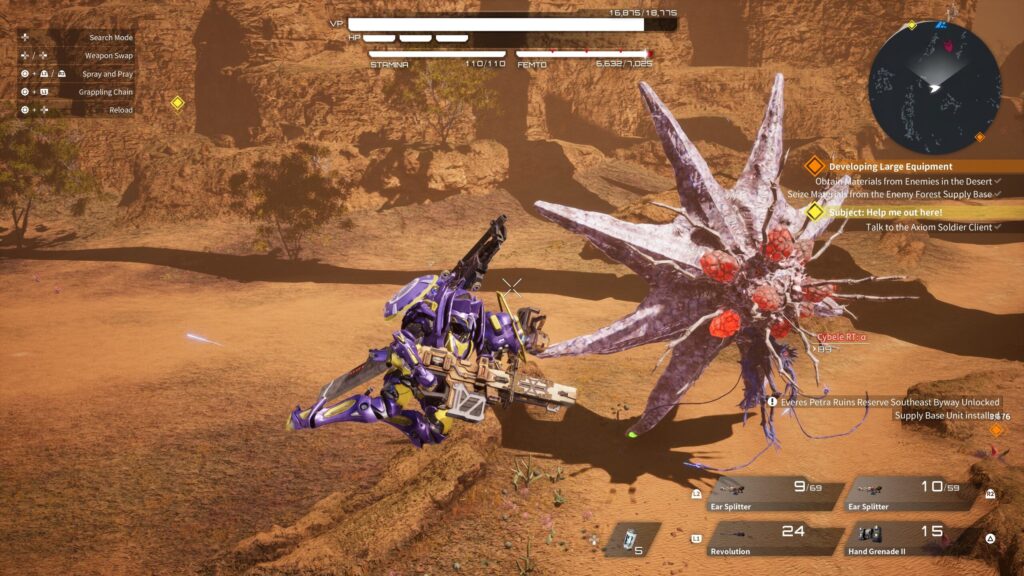
Task: Select the "Subject: Help me out here!" quest
Action: pyautogui.click(x=897, y=212)
